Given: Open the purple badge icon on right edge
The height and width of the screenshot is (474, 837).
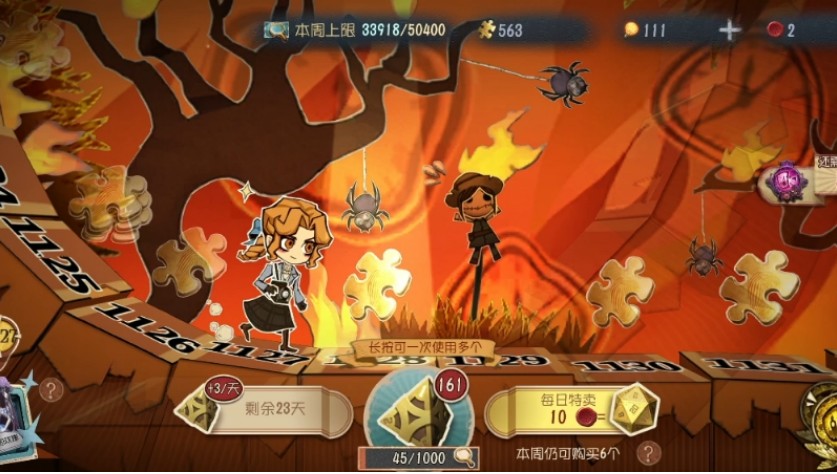Looking at the screenshot, I should pos(790,184).
